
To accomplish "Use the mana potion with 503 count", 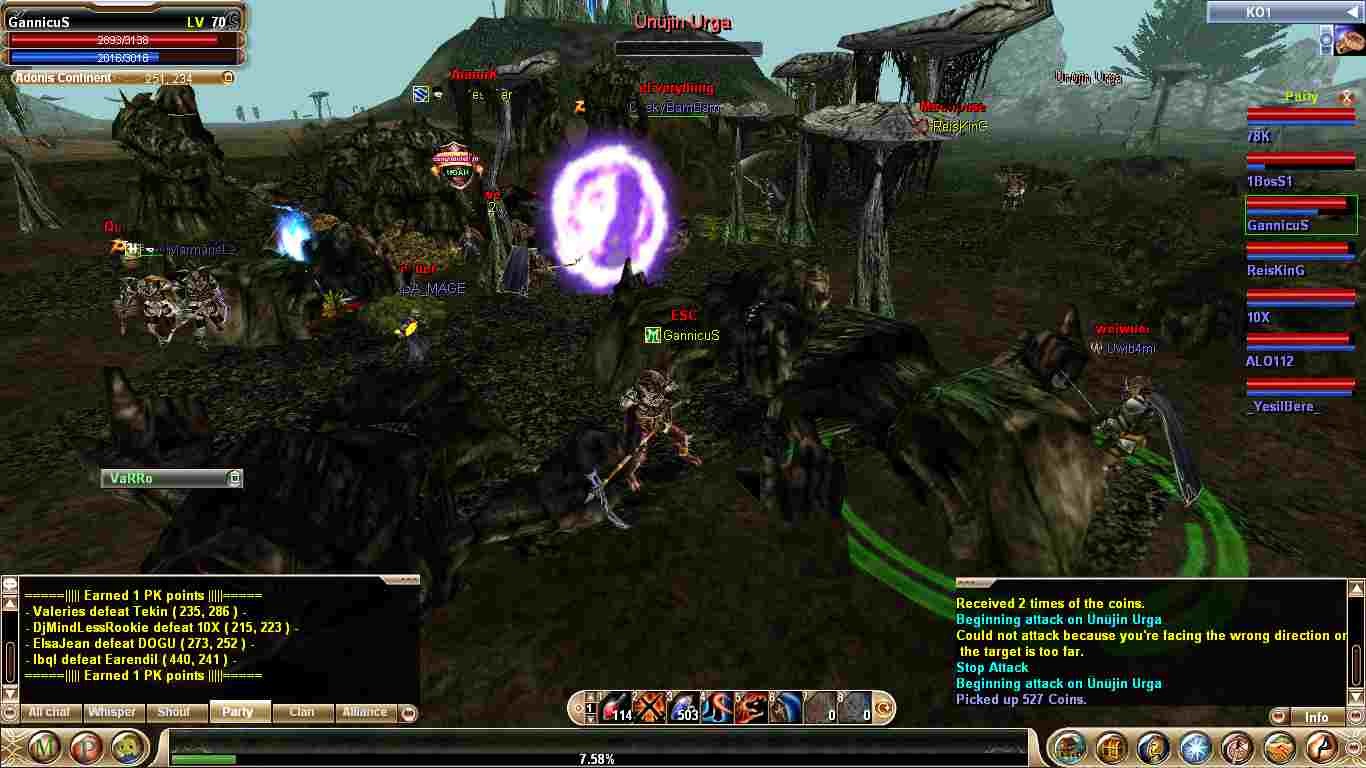I will [x=684, y=707].
